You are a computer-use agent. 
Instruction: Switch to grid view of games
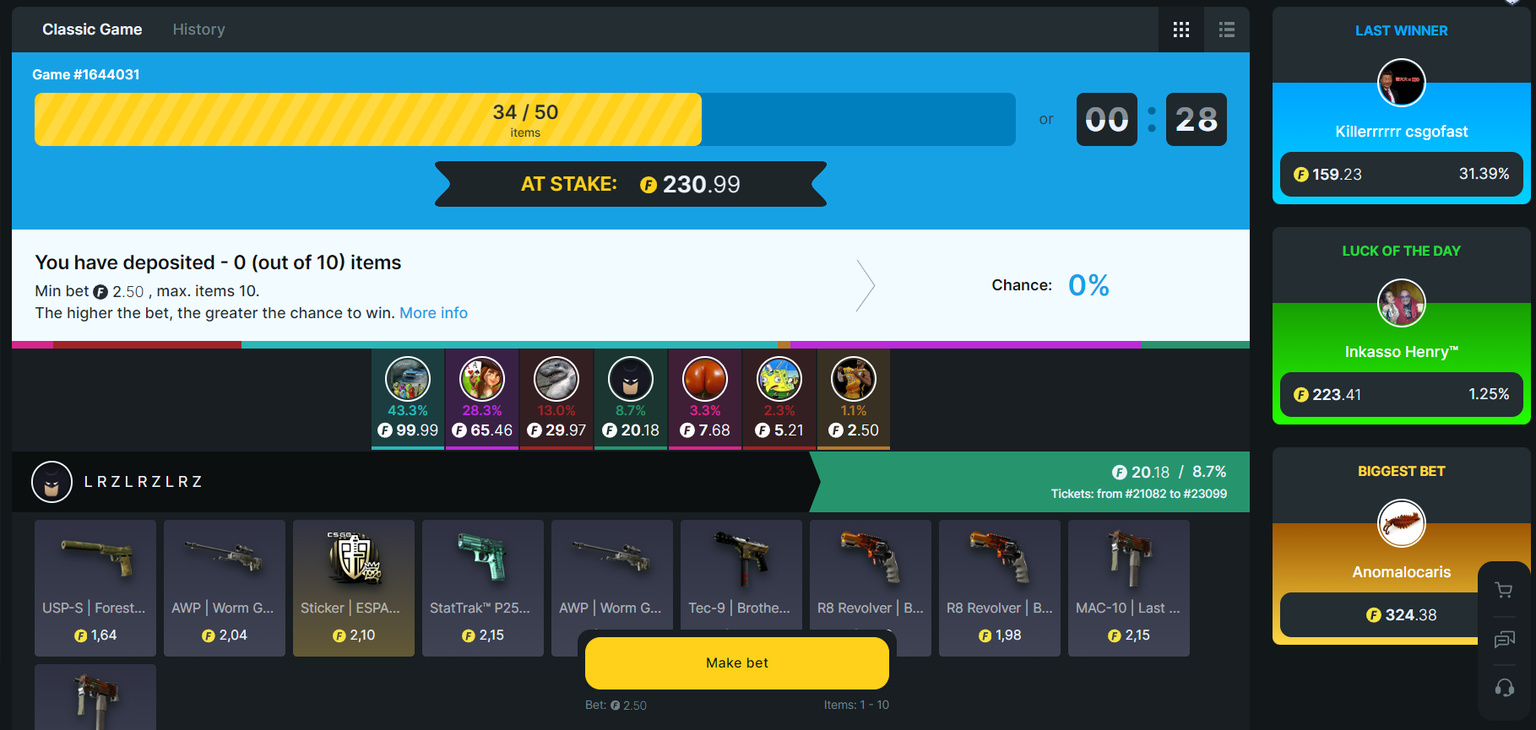1181,29
